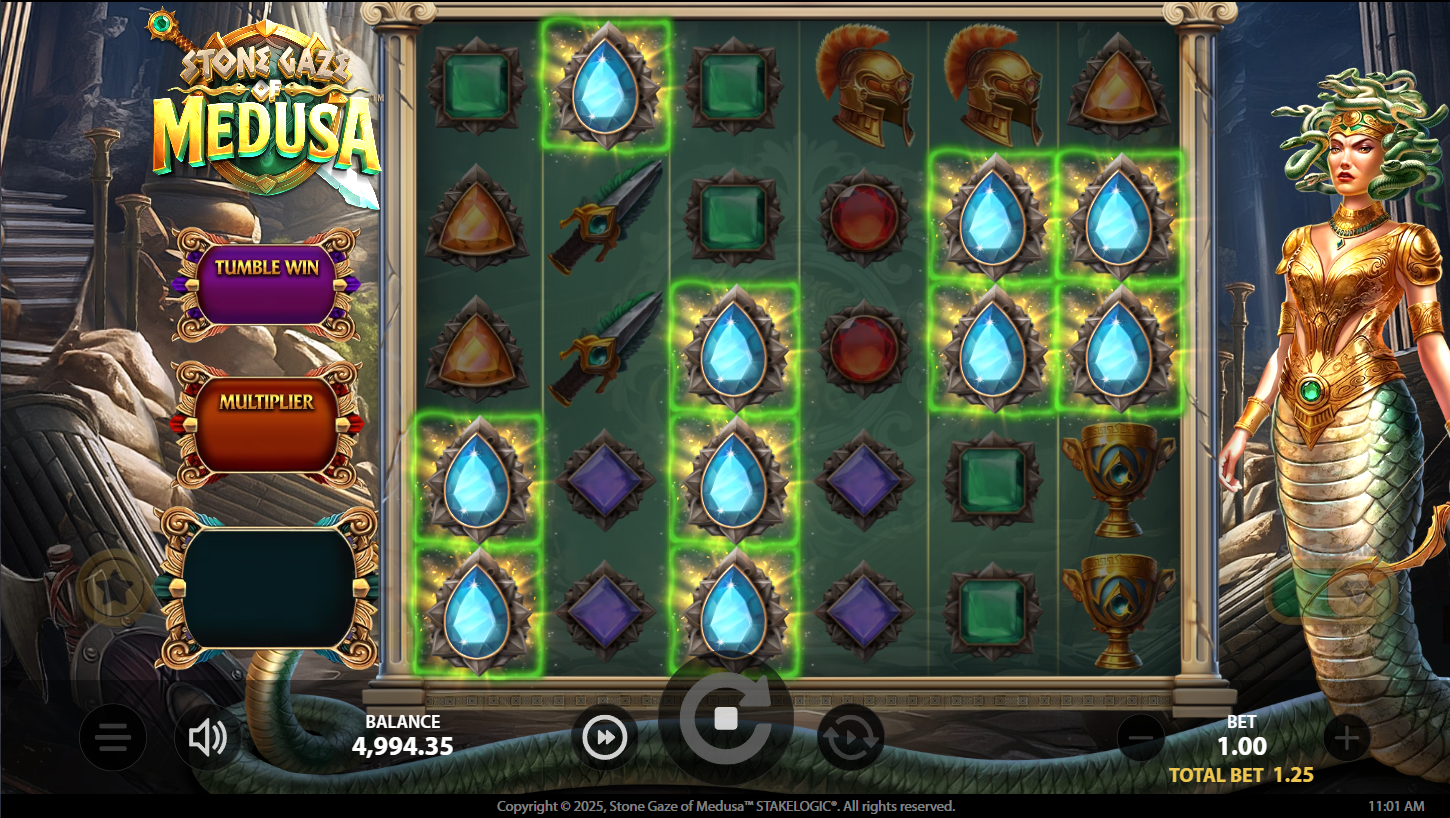Open the autoplay circular arrows button

[x=851, y=739]
